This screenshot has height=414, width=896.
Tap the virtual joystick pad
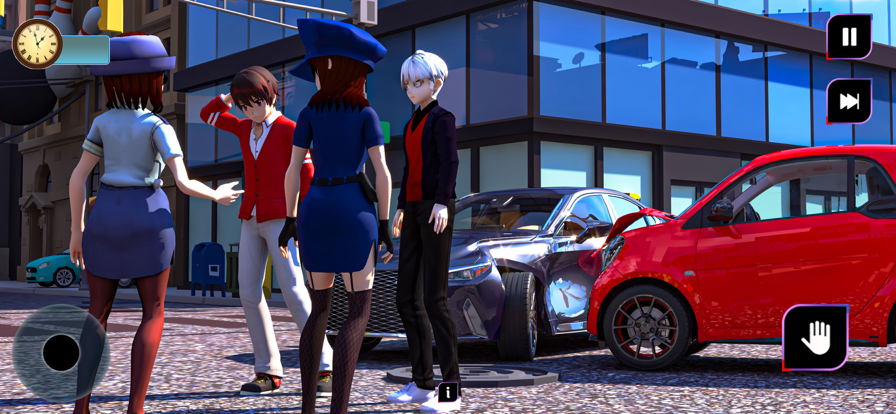pyautogui.click(x=61, y=353)
